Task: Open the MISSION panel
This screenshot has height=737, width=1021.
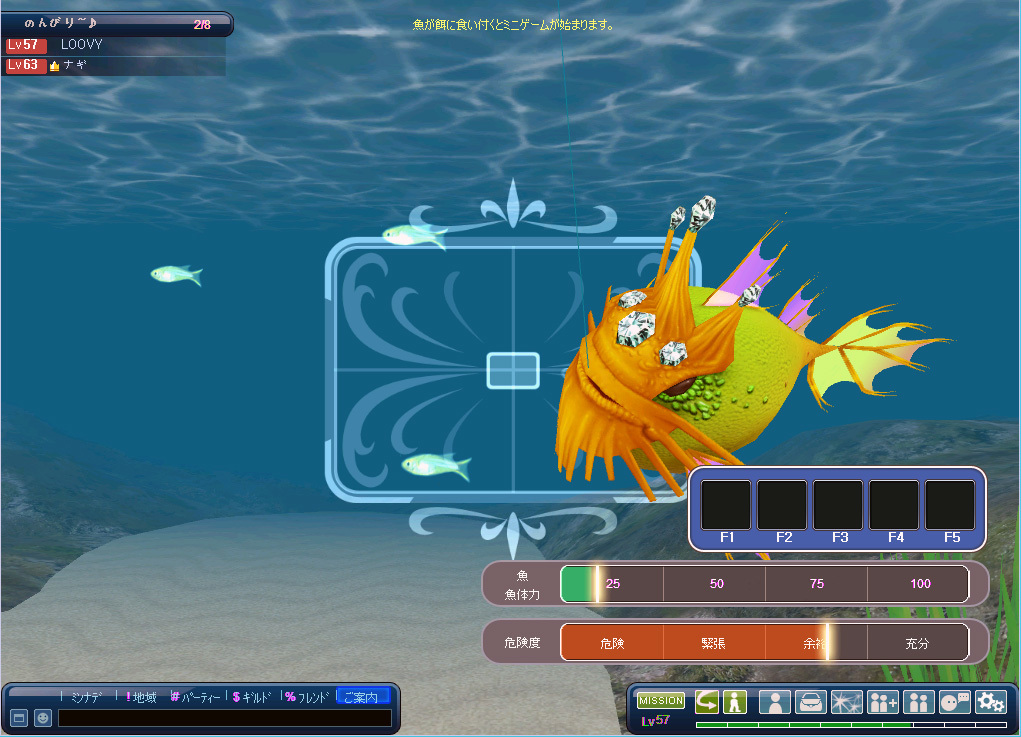Action: click(x=660, y=701)
